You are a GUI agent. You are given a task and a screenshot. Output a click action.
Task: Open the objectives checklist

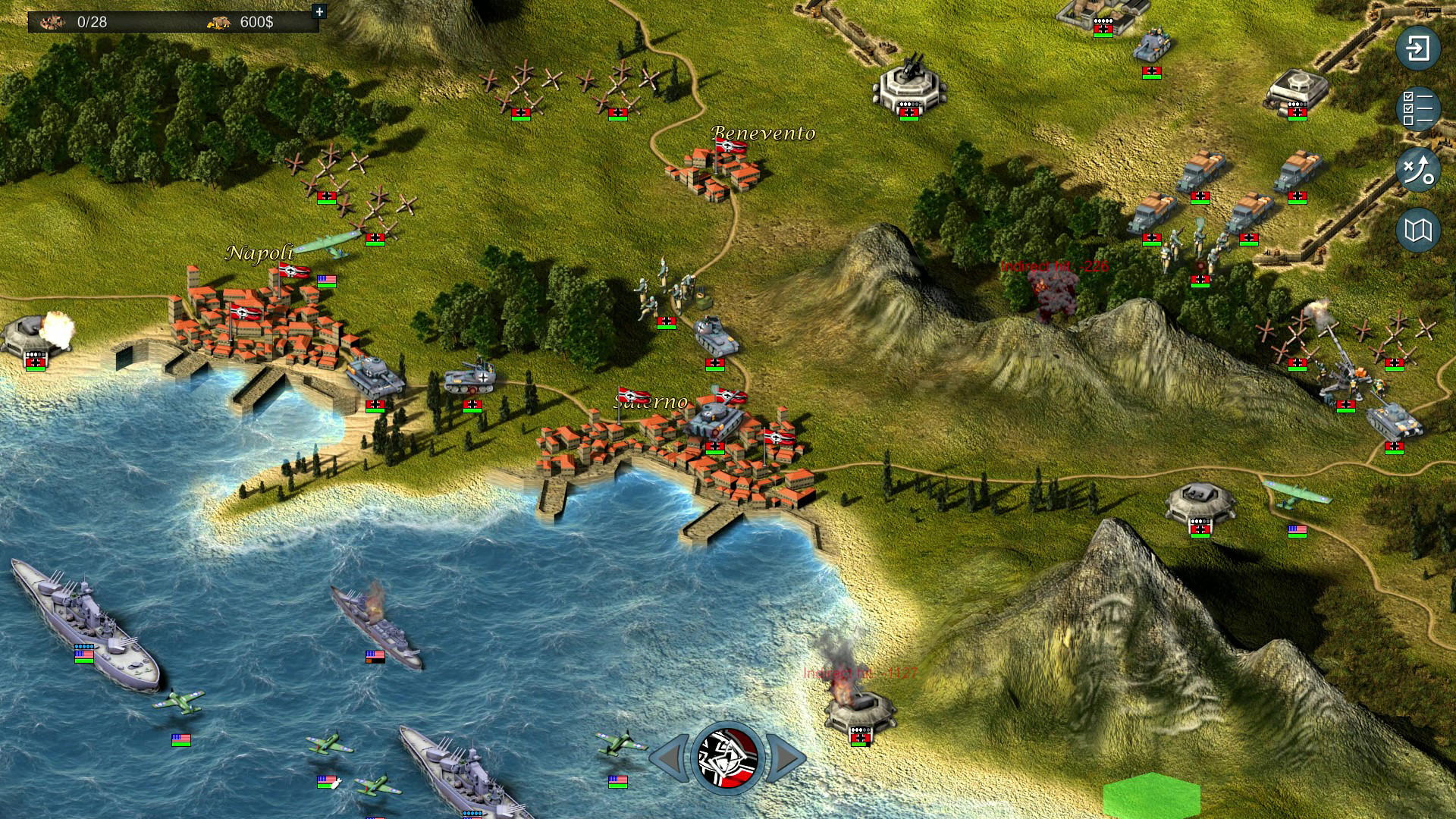pos(1418,108)
